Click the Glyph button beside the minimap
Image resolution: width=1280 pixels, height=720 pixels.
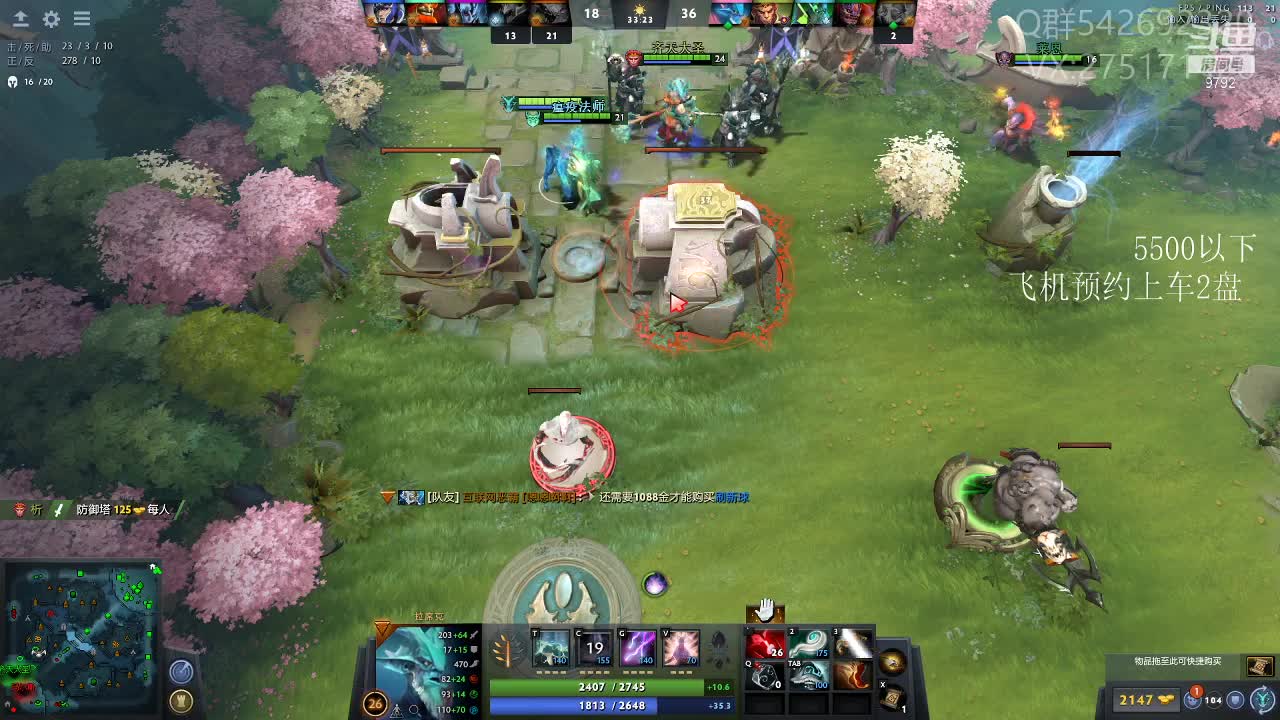click(x=181, y=672)
